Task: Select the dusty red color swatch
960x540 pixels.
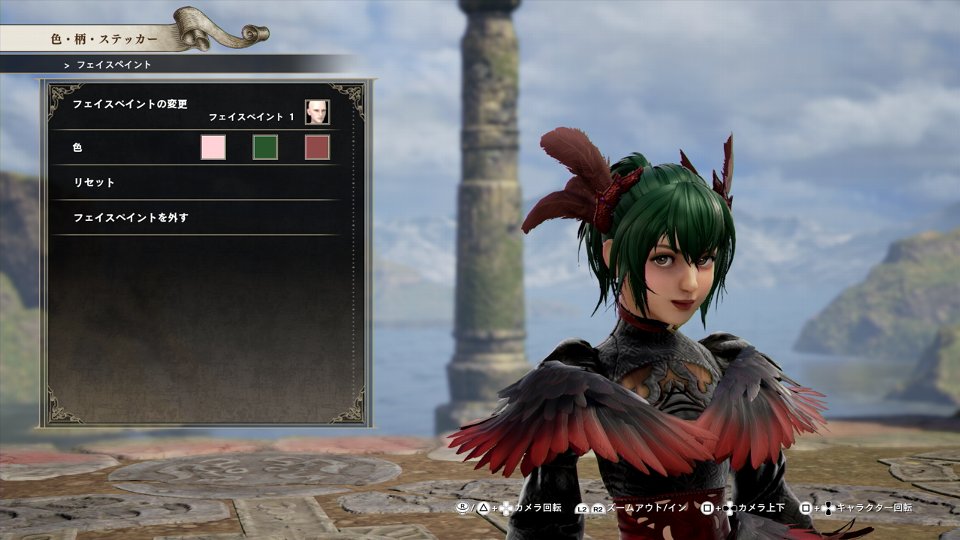Action: 317,148
